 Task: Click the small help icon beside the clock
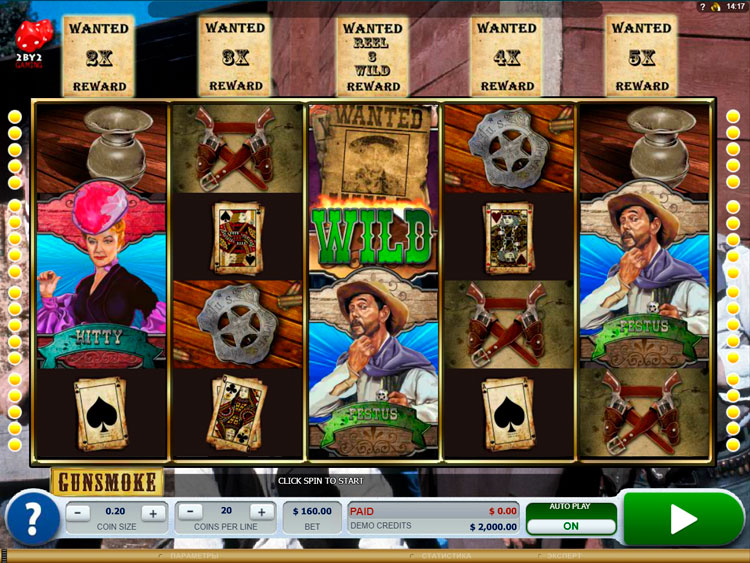pos(703,7)
